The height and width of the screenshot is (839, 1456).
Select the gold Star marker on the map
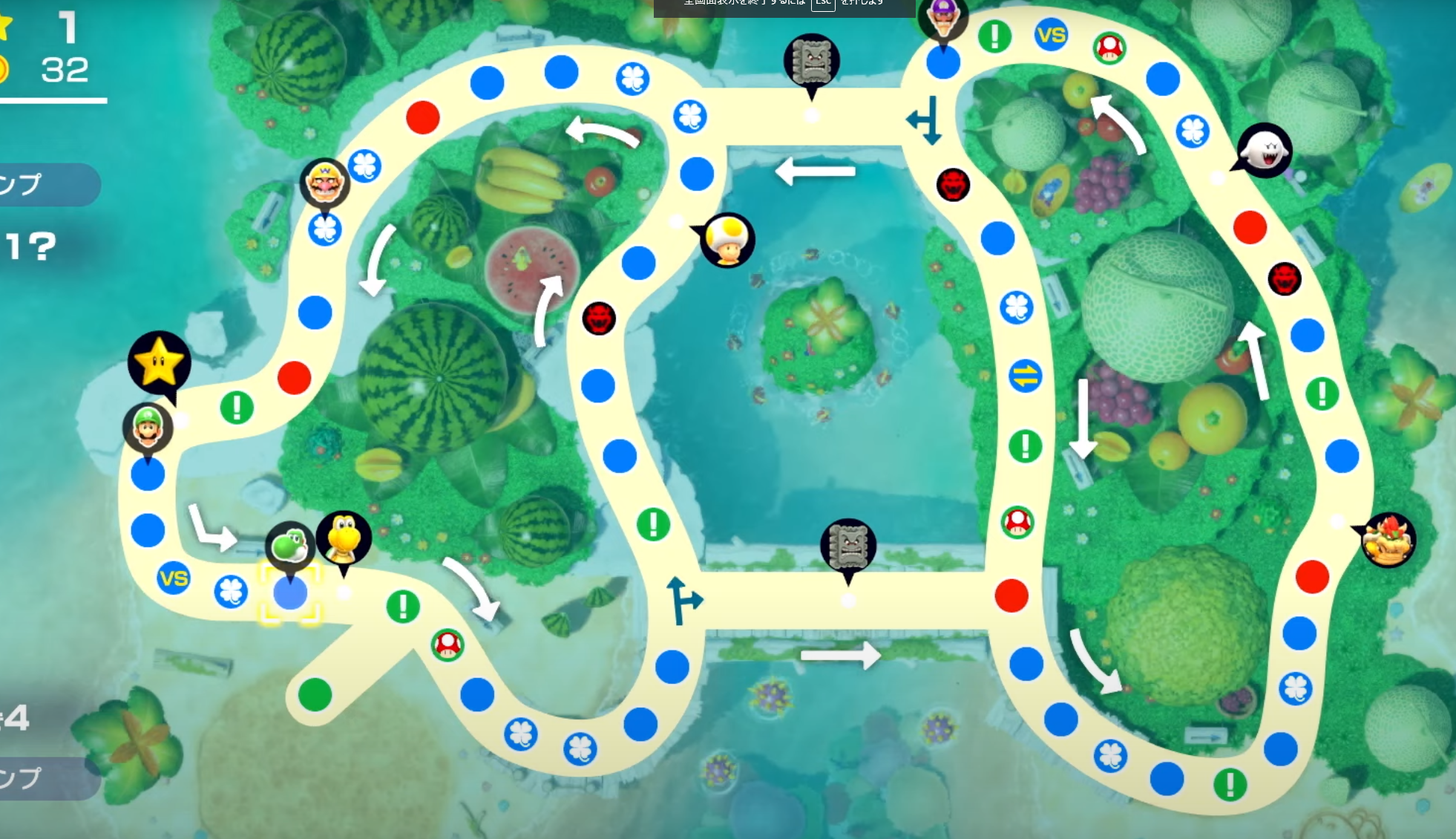coord(159,363)
